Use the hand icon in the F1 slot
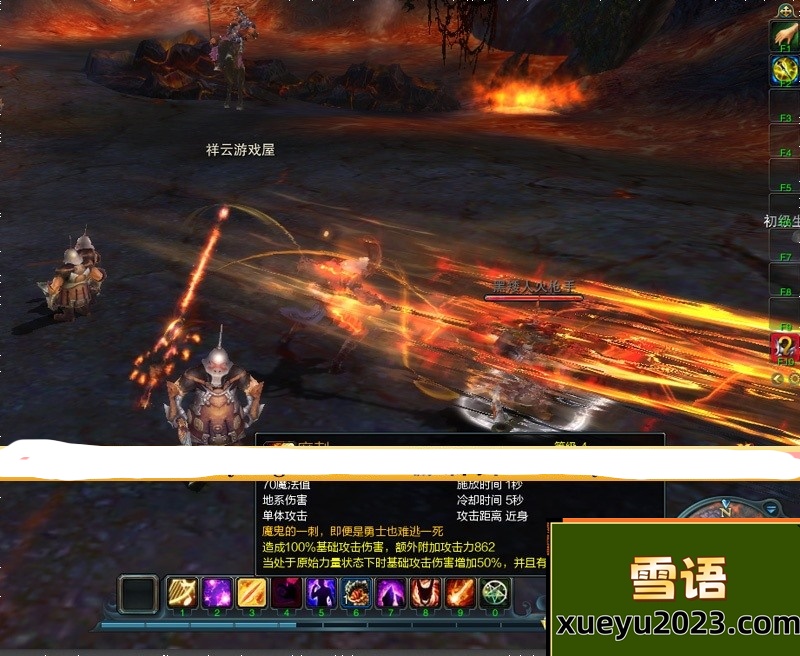 click(x=784, y=35)
